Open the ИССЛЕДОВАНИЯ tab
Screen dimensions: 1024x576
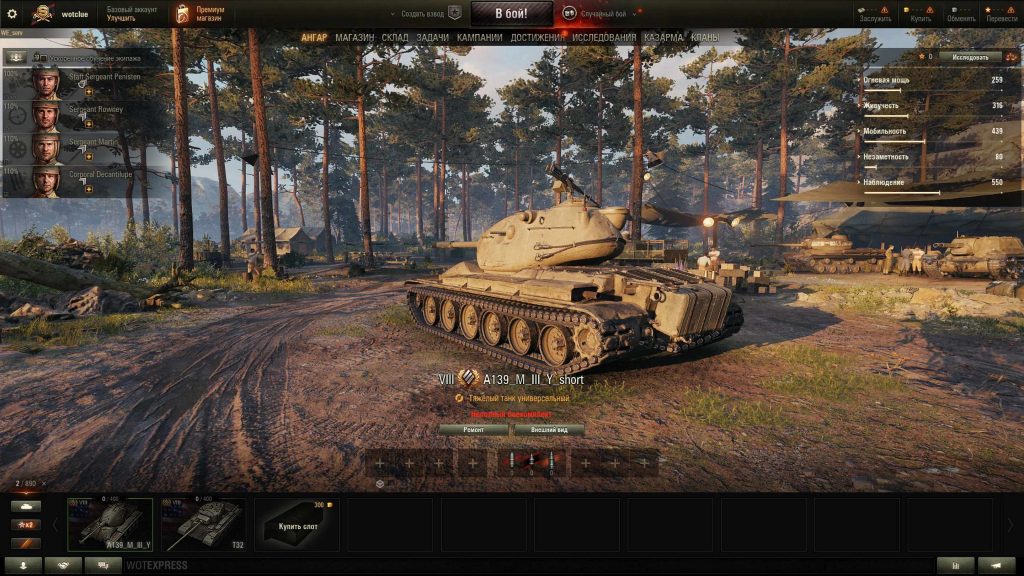pos(603,38)
